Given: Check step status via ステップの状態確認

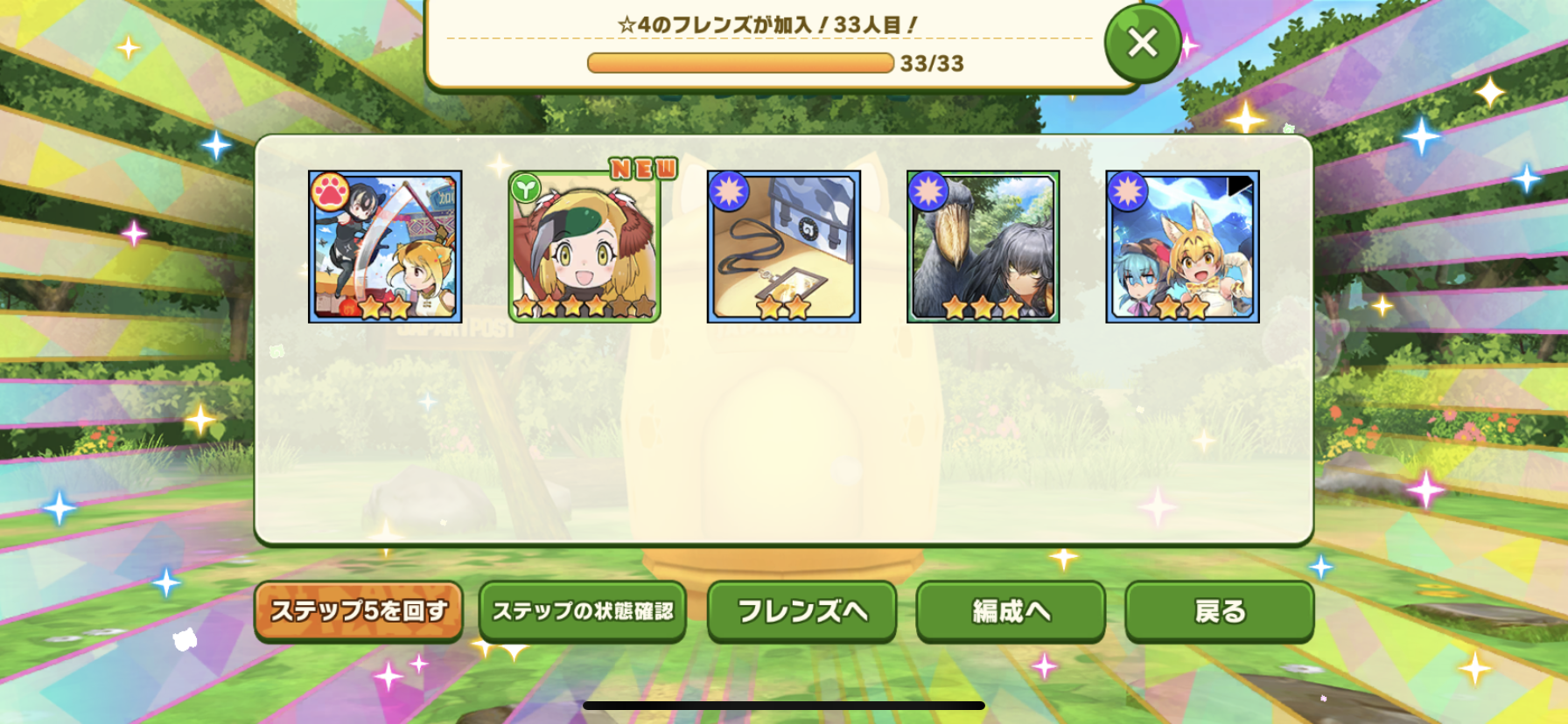Looking at the screenshot, I should click(x=582, y=611).
